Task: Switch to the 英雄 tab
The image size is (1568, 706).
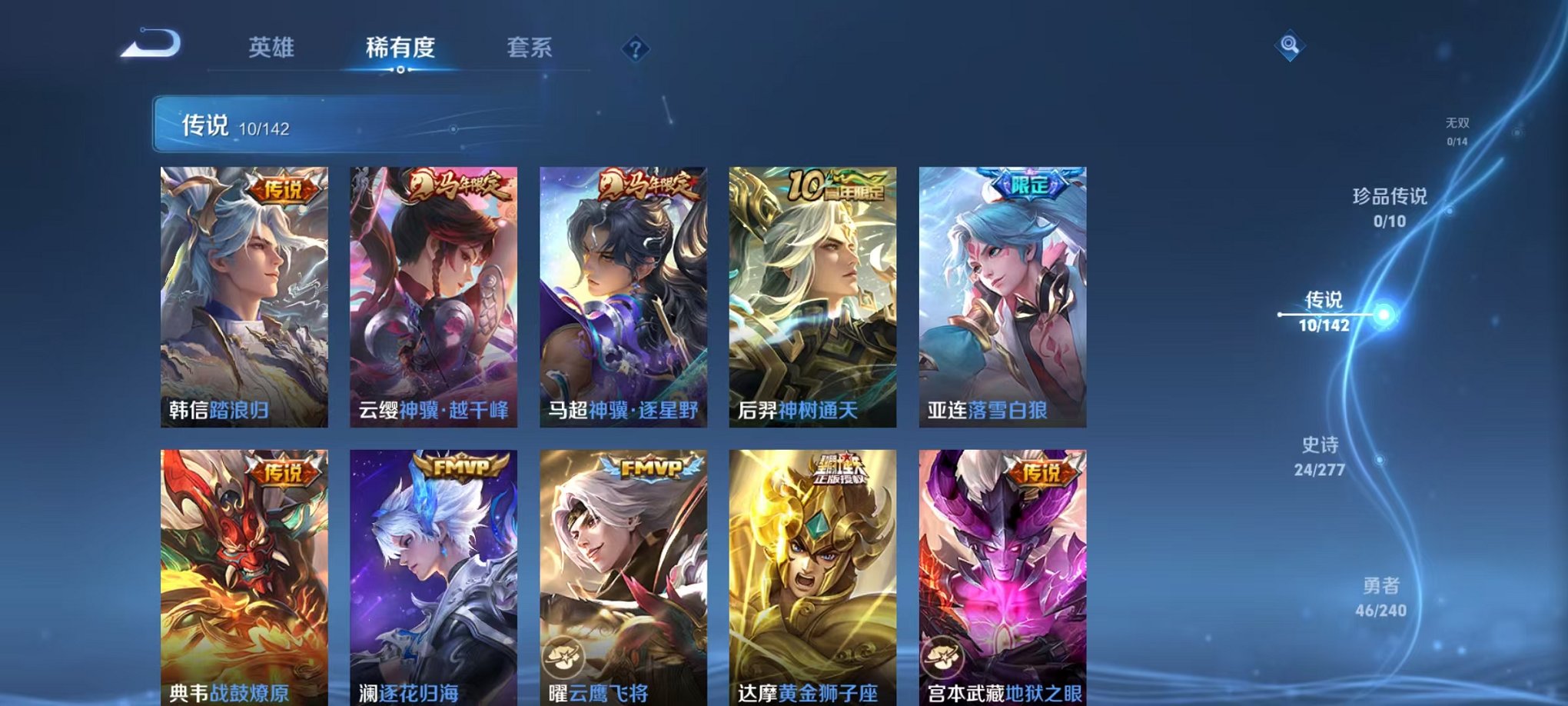Action: [273, 46]
